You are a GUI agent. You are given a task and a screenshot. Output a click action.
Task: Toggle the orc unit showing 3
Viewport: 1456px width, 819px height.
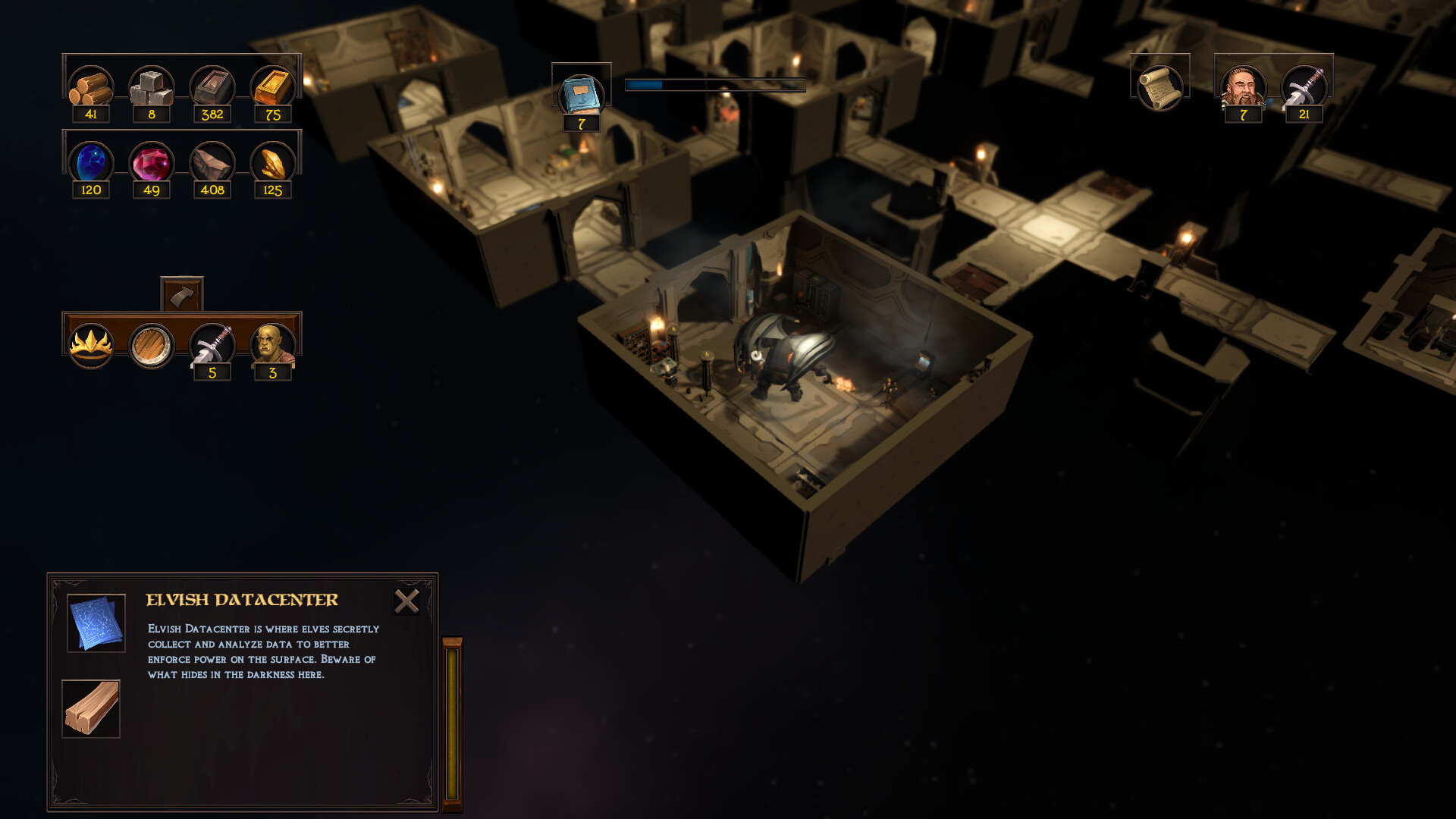[x=272, y=344]
